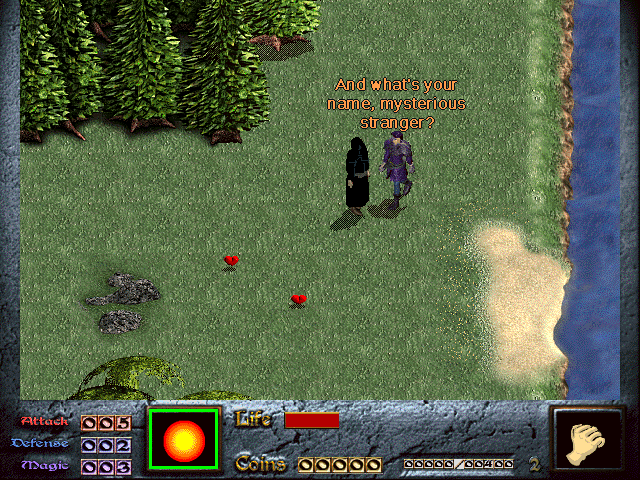Click the fist weapon slot
The image size is (640, 480).
tap(584, 440)
